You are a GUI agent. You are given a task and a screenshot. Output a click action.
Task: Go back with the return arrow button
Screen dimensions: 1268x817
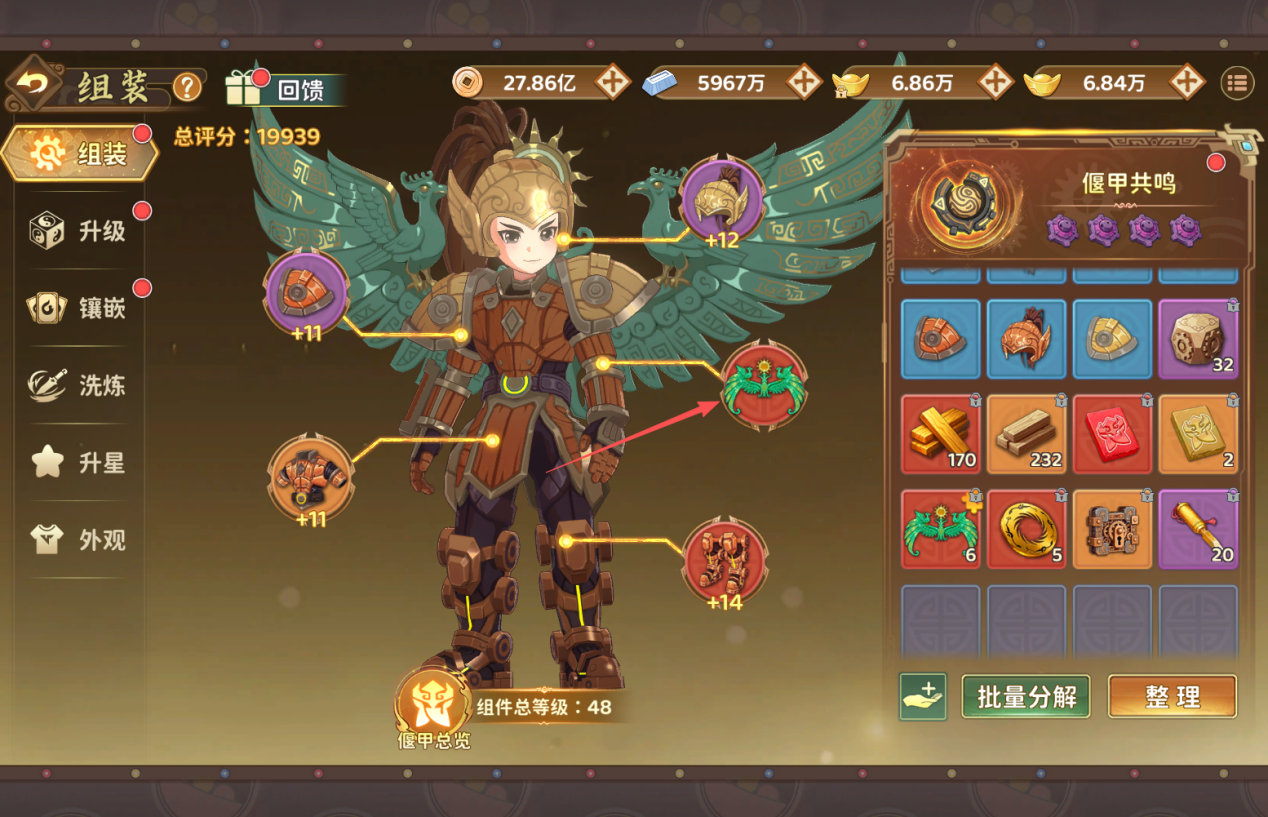point(34,85)
